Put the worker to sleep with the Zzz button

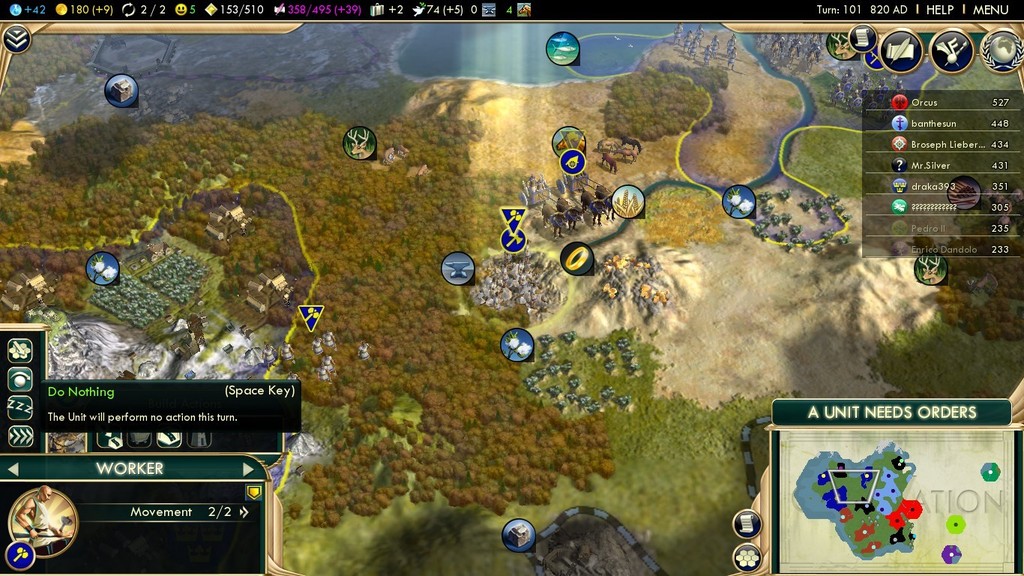(20, 407)
